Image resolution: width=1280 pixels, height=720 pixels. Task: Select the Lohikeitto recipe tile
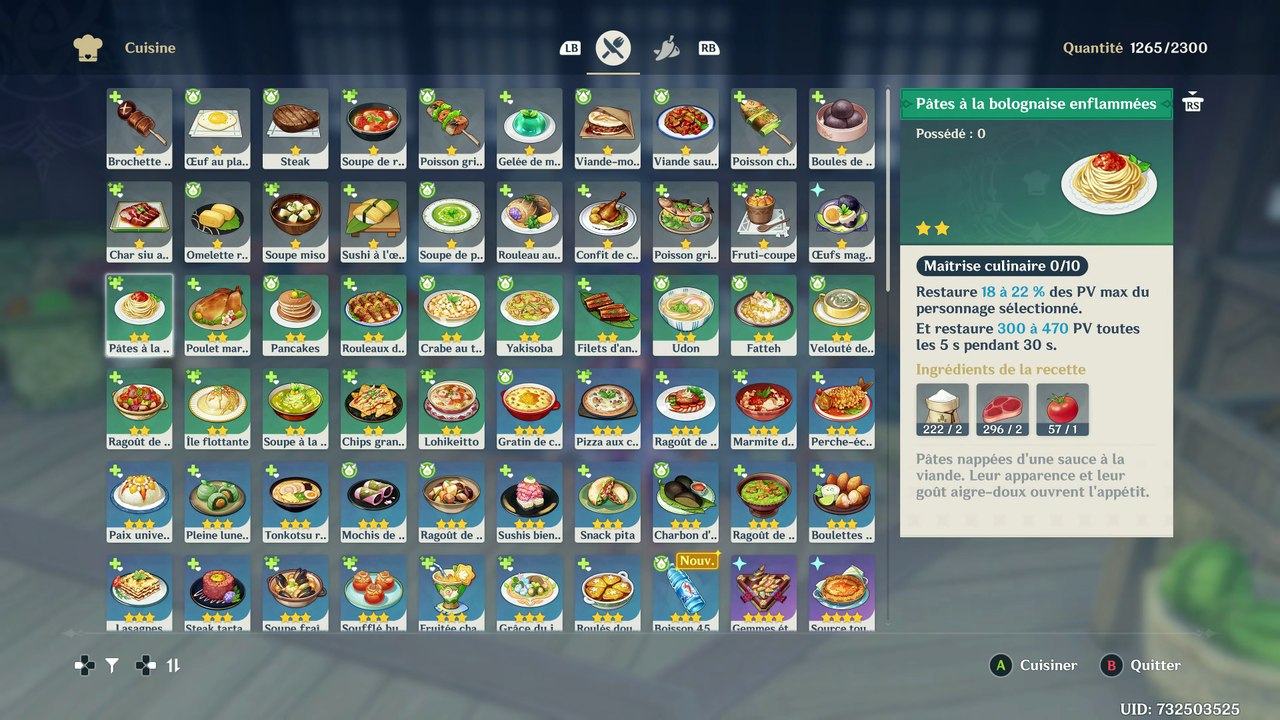pyautogui.click(x=451, y=408)
